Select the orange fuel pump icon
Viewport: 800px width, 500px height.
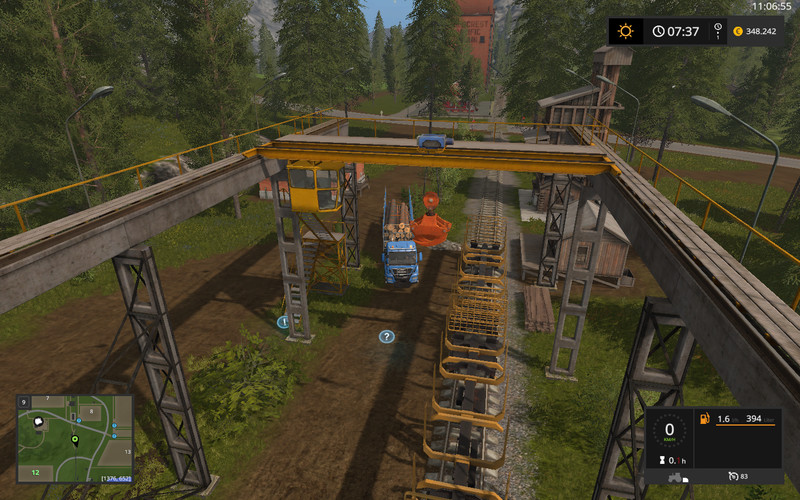pyautogui.click(x=705, y=418)
